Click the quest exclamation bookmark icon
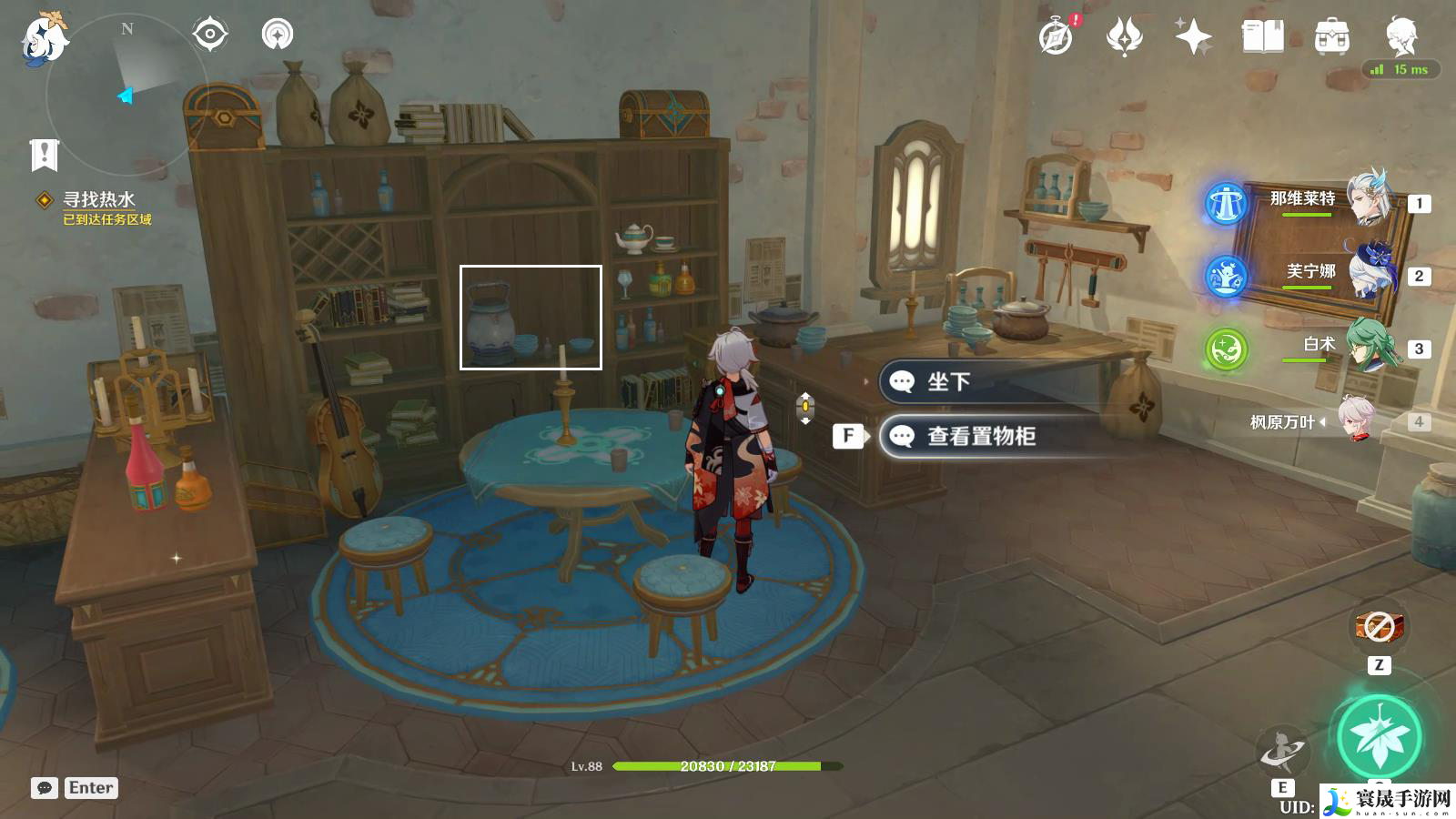The image size is (1456, 819). coord(44,155)
